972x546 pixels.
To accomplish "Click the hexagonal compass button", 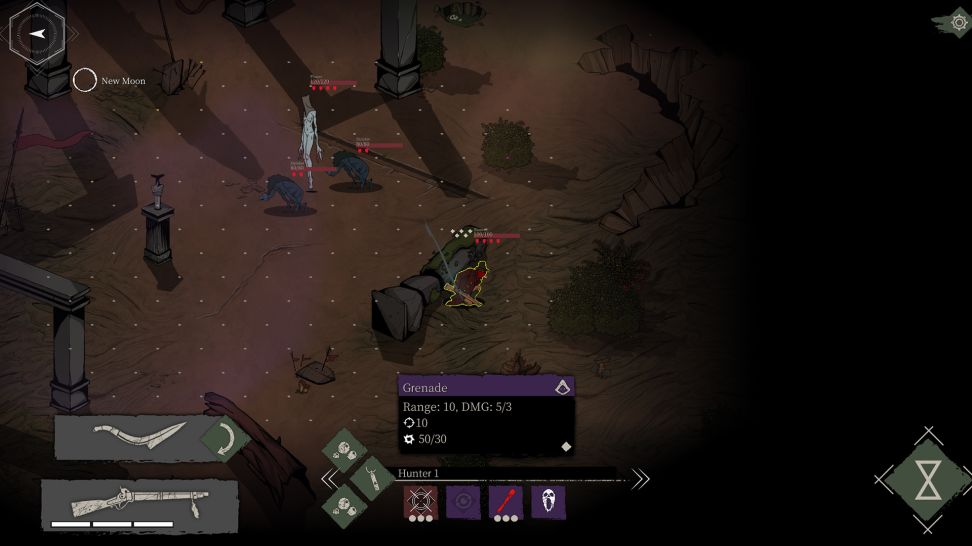I will coord(37,33).
